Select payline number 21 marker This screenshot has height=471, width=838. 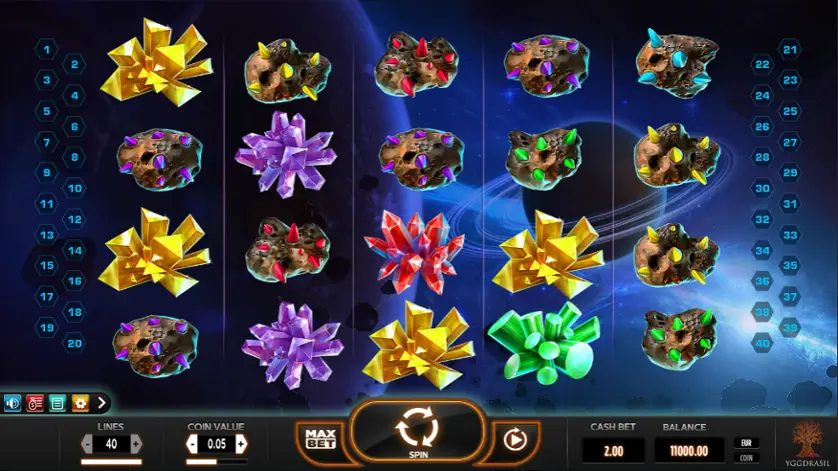point(790,48)
